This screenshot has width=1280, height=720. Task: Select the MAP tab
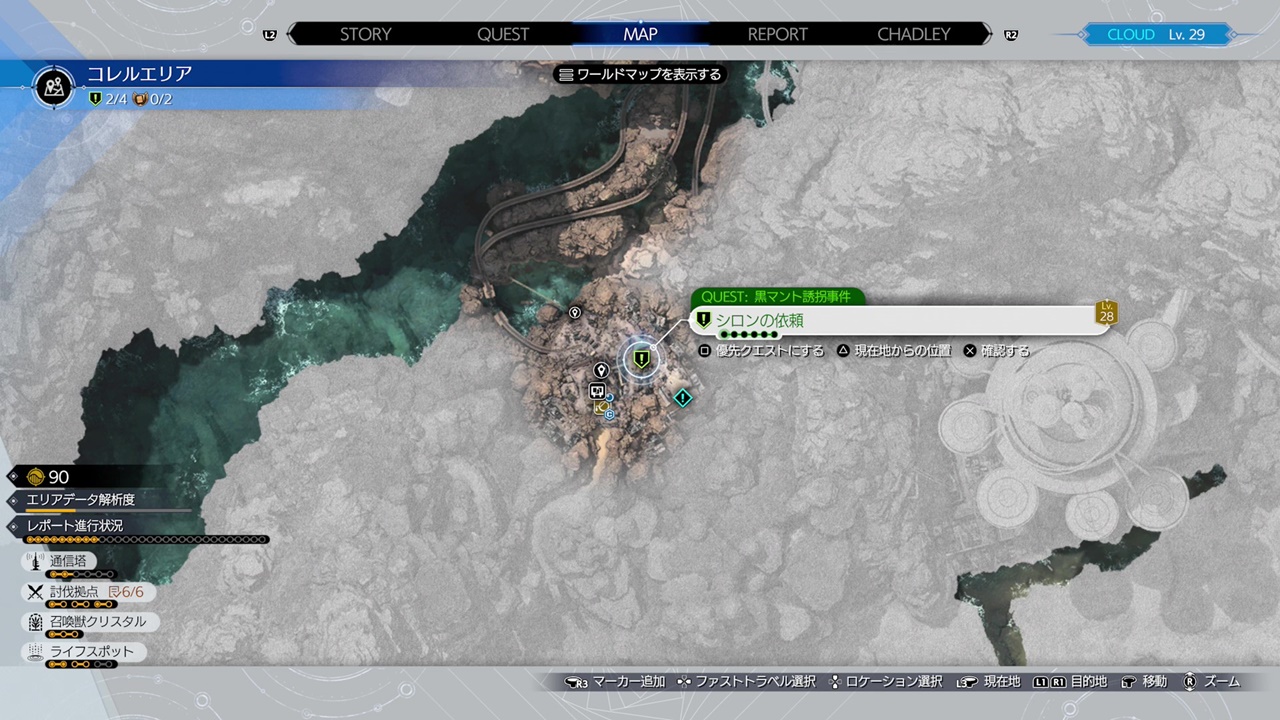[x=640, y=34]
